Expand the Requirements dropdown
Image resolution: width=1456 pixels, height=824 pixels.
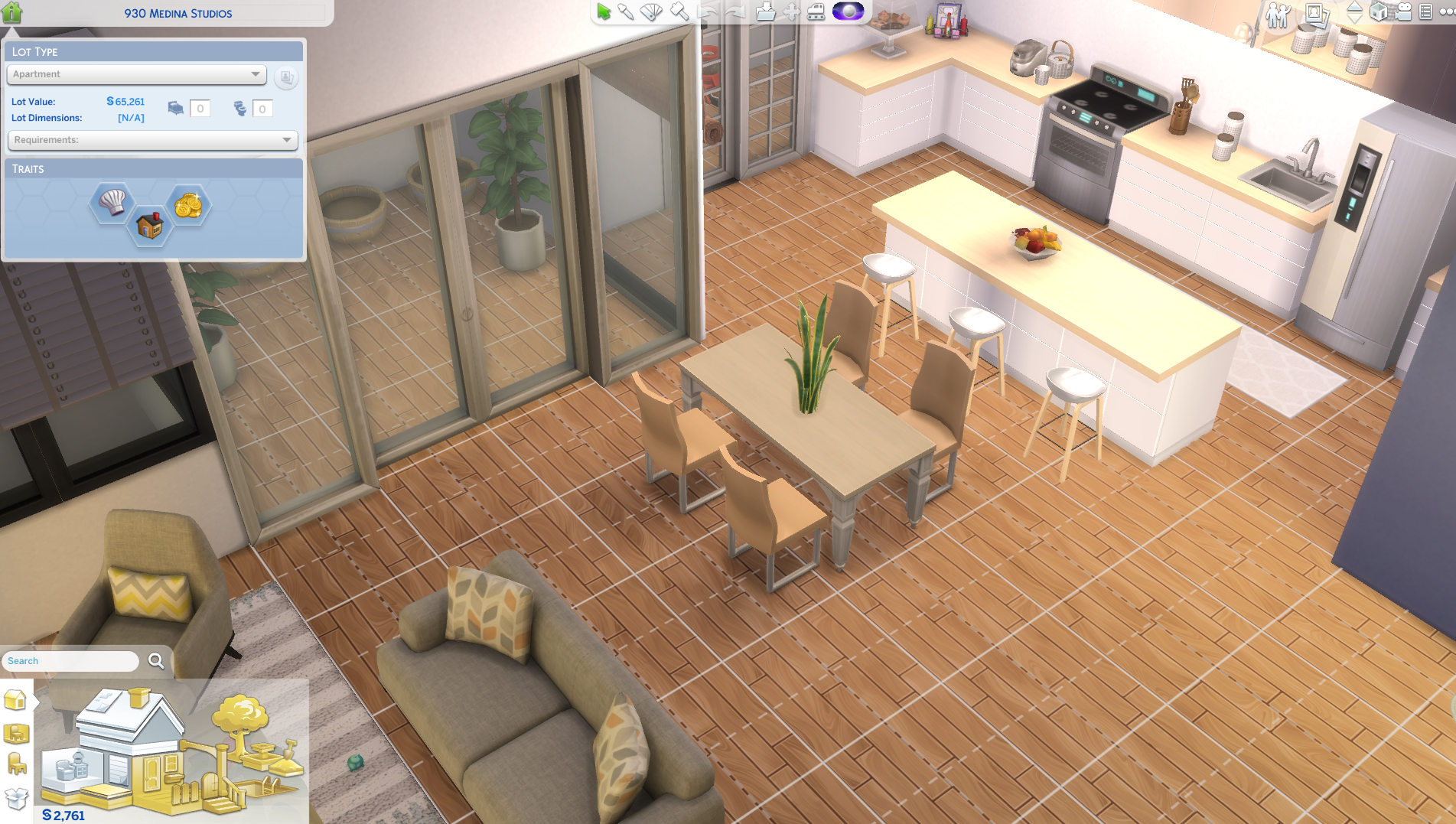click(152, 140)
